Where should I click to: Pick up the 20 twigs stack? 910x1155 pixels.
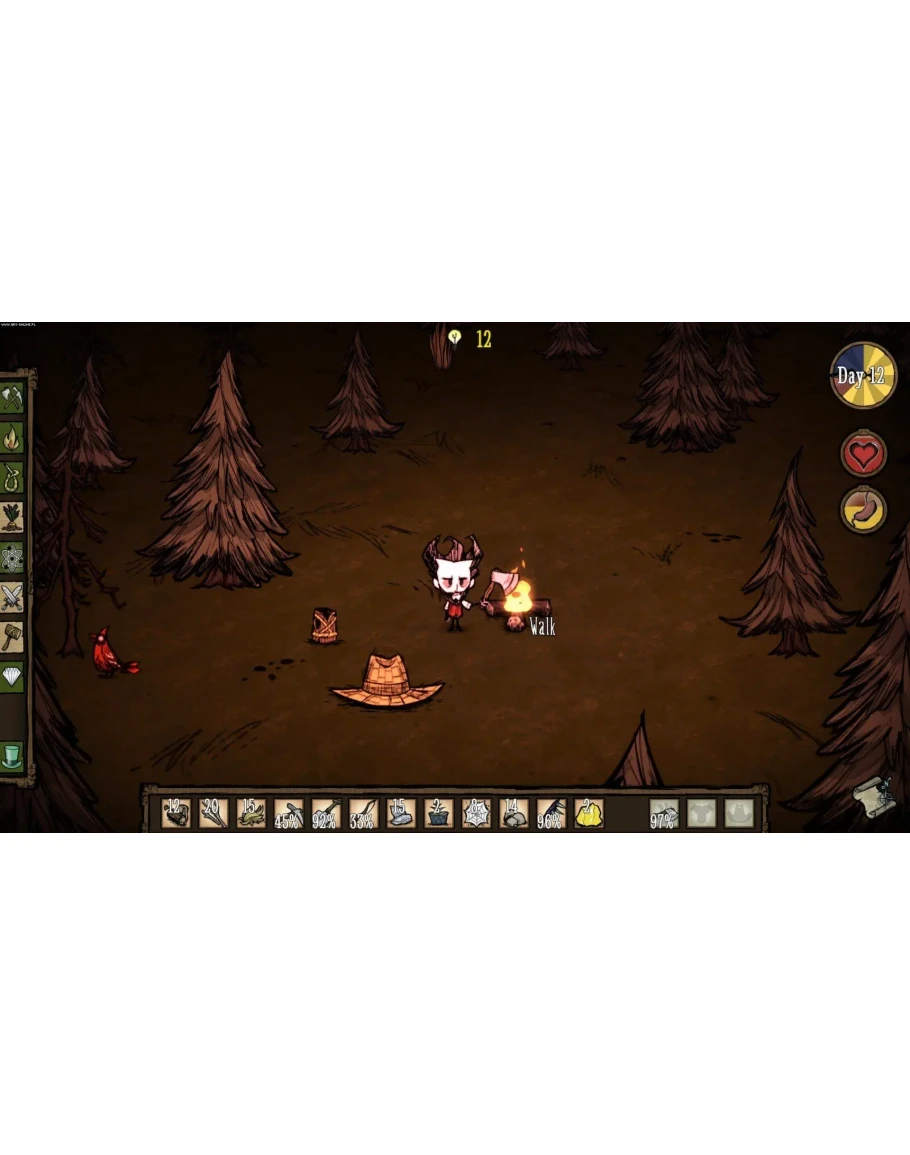pos(213,813)
